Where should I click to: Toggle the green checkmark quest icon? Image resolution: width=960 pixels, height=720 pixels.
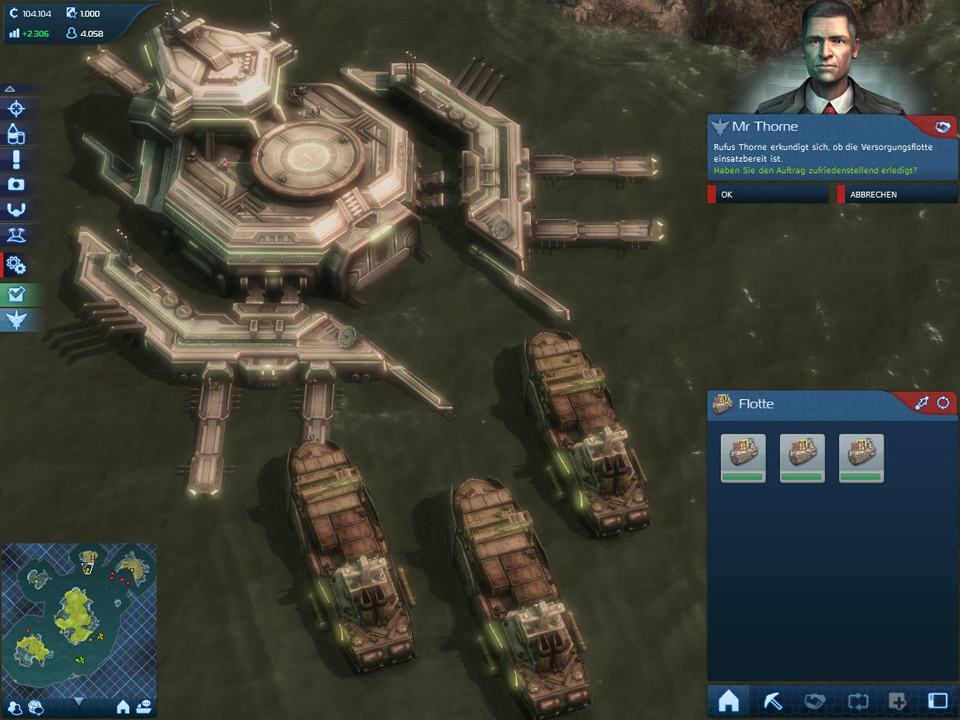click(x=16, y=294)
